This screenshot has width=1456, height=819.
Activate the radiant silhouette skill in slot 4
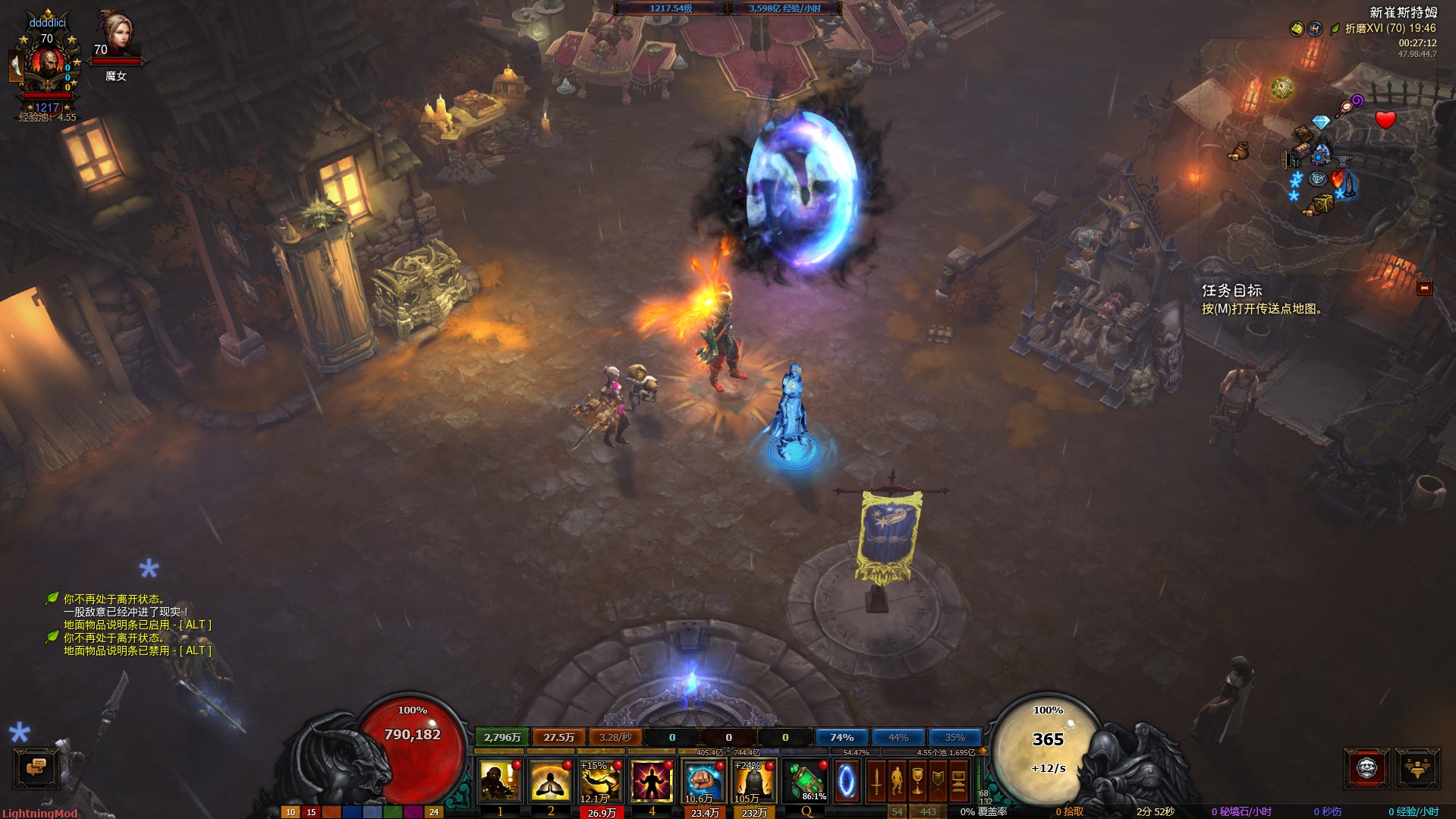[x=651, y=781]
